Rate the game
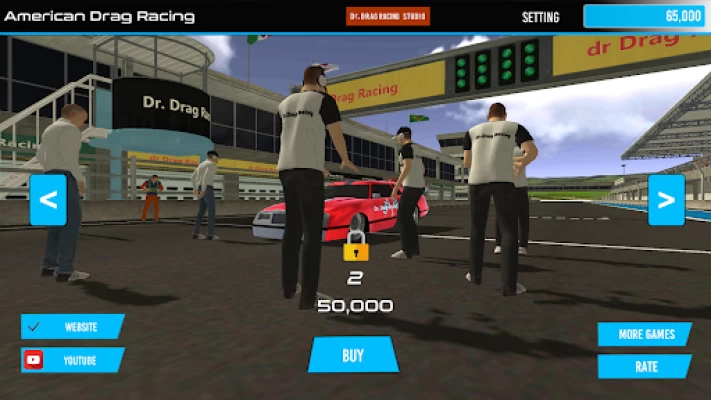This screenshot has width=711, height=400. pos(645,366)
